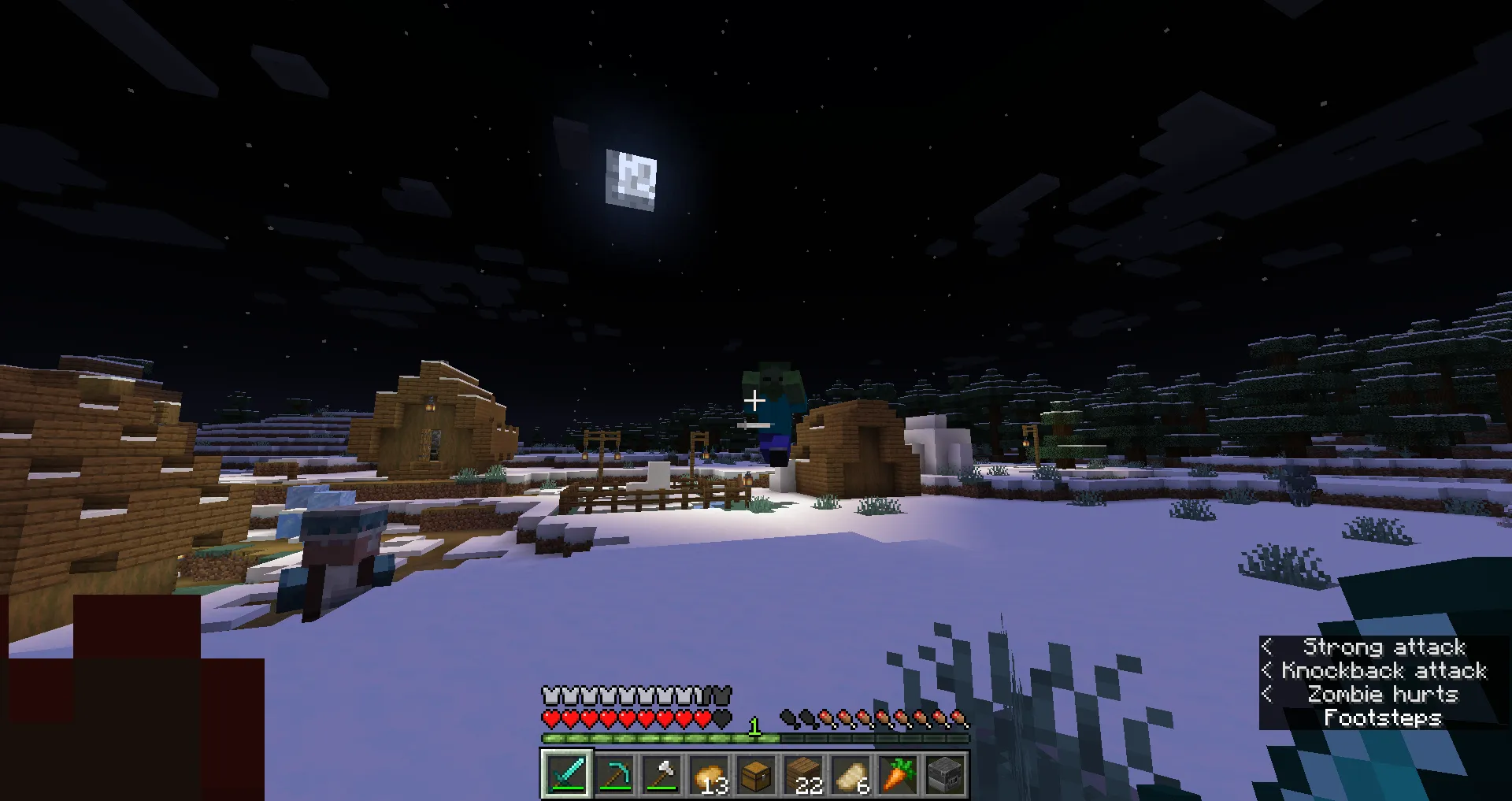
Task: Click the Zombie hurts subtitle text
Action: click(x=1384, y=695)
